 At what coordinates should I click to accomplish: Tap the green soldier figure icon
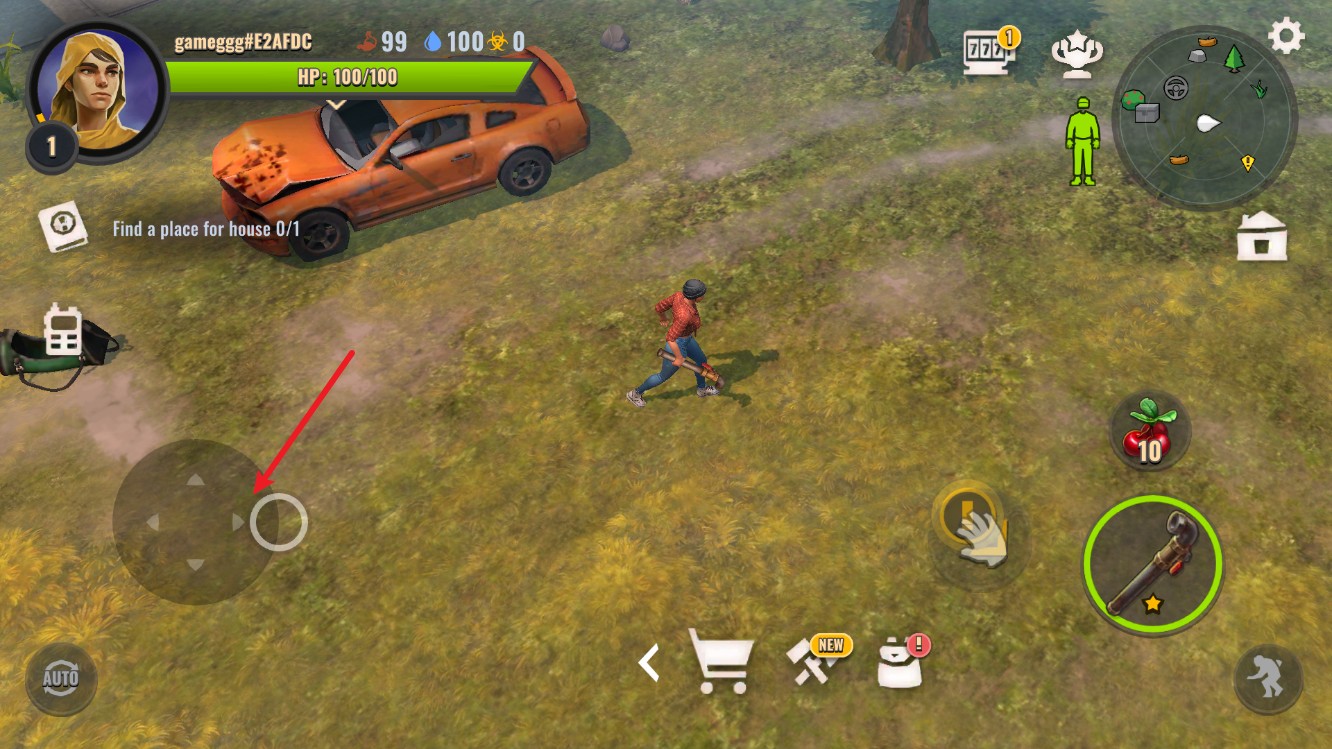(1081, 141)
